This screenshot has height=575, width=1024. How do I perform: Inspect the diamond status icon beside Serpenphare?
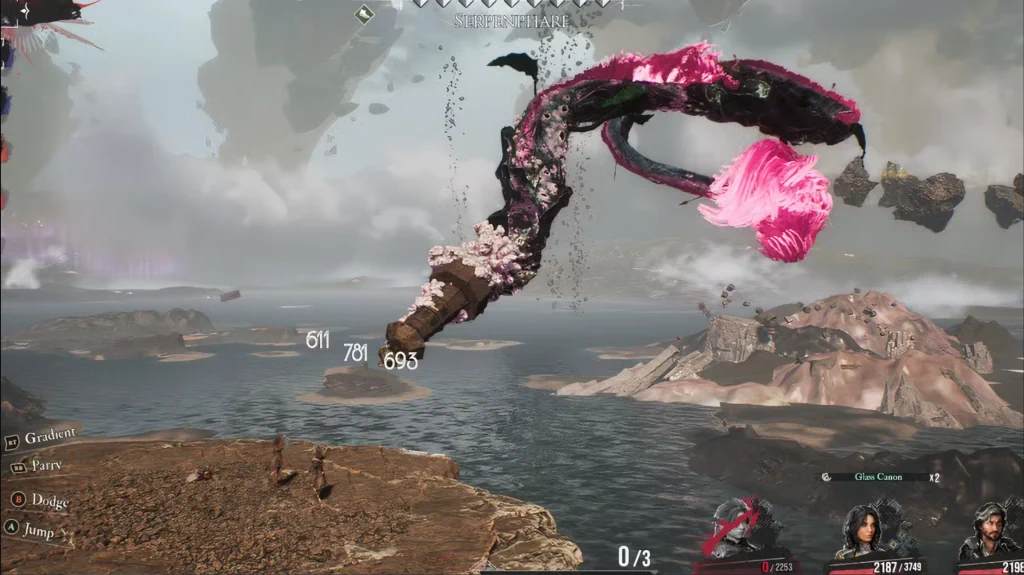coord(365,13)
